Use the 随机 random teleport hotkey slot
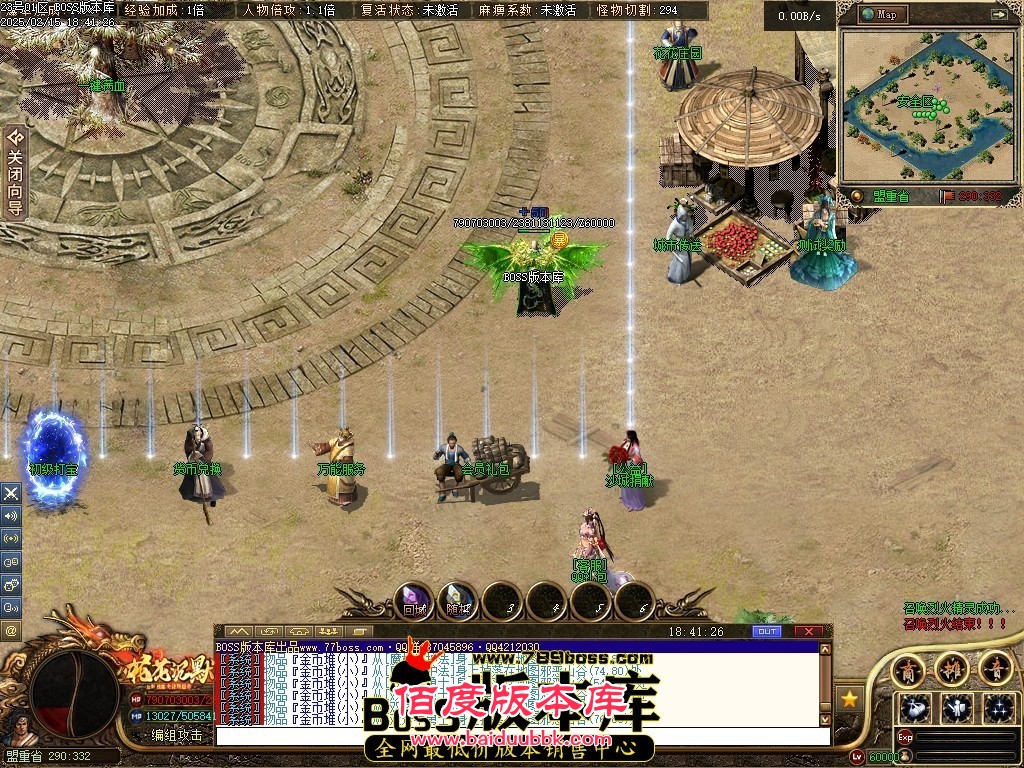Image resolution: width=1024 pixels, height=768 pixels. tap(458, 602)
